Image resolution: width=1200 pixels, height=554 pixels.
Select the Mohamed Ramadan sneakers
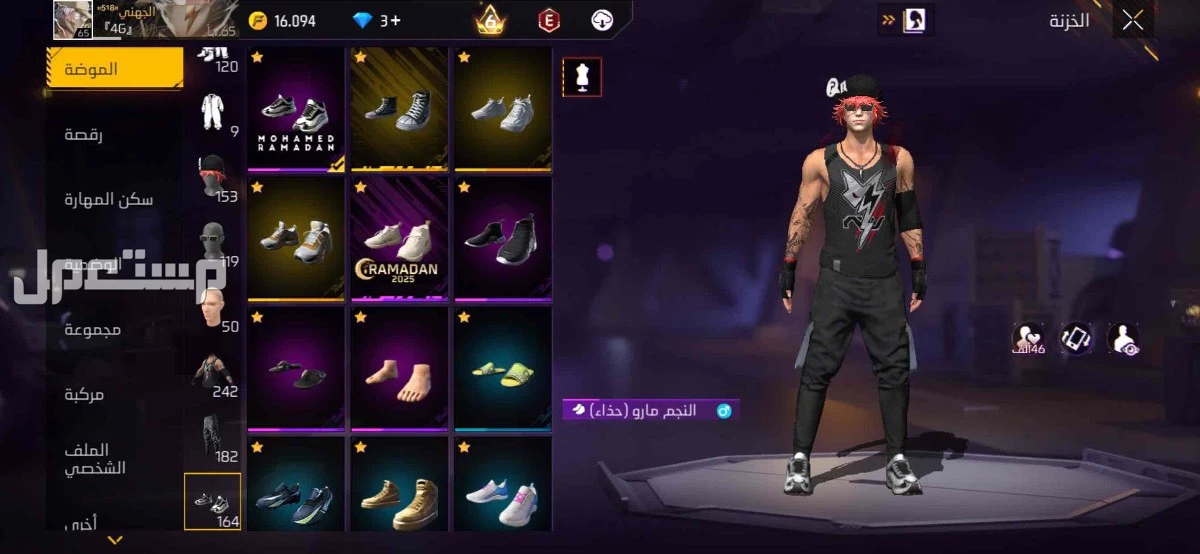pos(295,110)
